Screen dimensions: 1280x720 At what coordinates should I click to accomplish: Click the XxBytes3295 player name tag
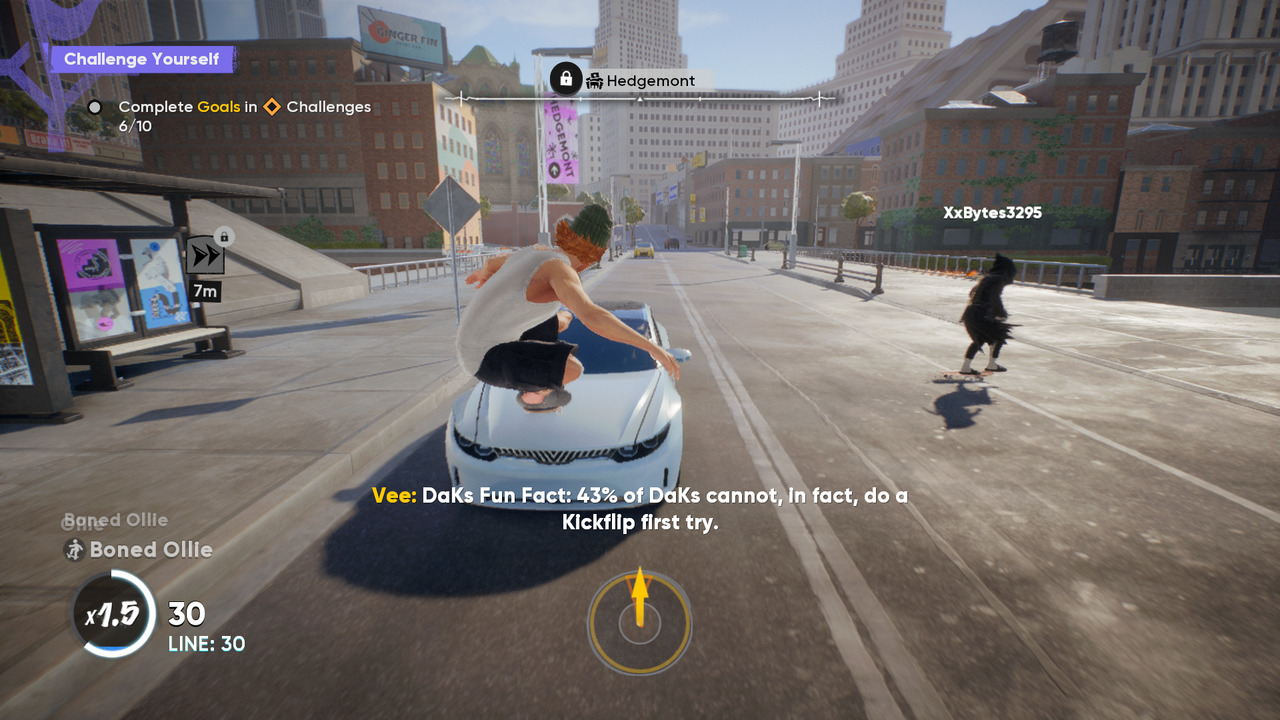tap(992, 212)
